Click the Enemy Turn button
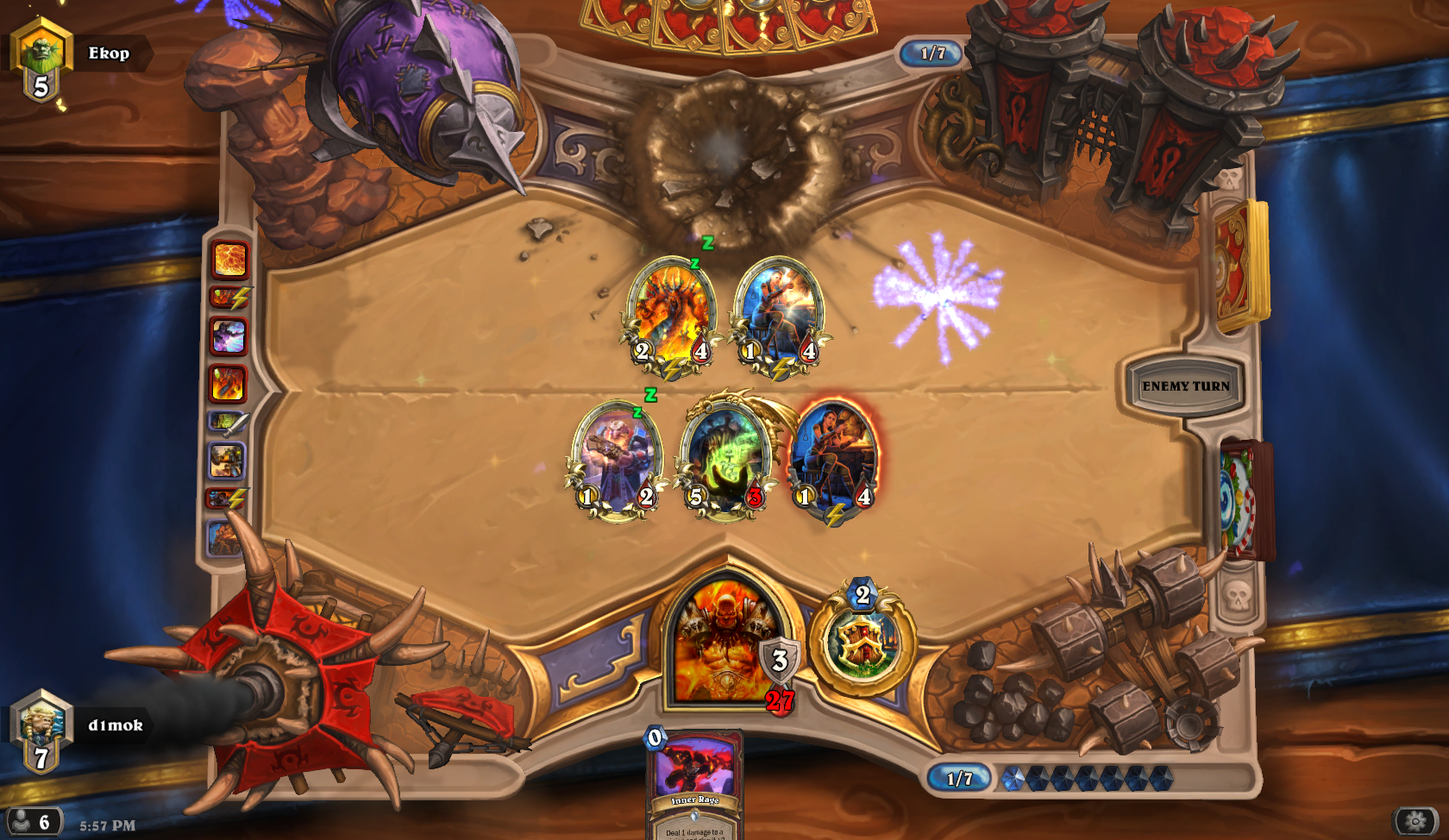Image resolution: width=1449 pixels, height=840 pixels. coord(1186,386)
